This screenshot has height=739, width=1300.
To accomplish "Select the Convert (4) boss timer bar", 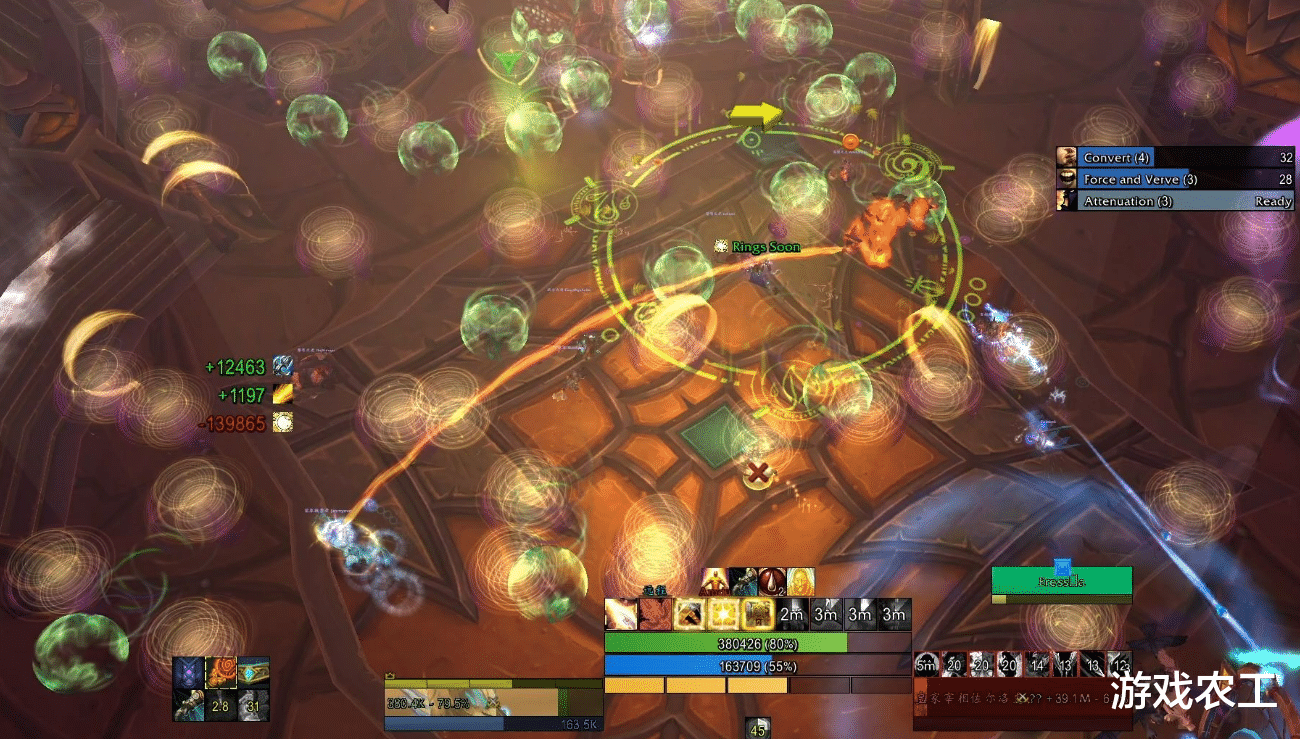I will pyautogui.click(x=1176, y=157).
